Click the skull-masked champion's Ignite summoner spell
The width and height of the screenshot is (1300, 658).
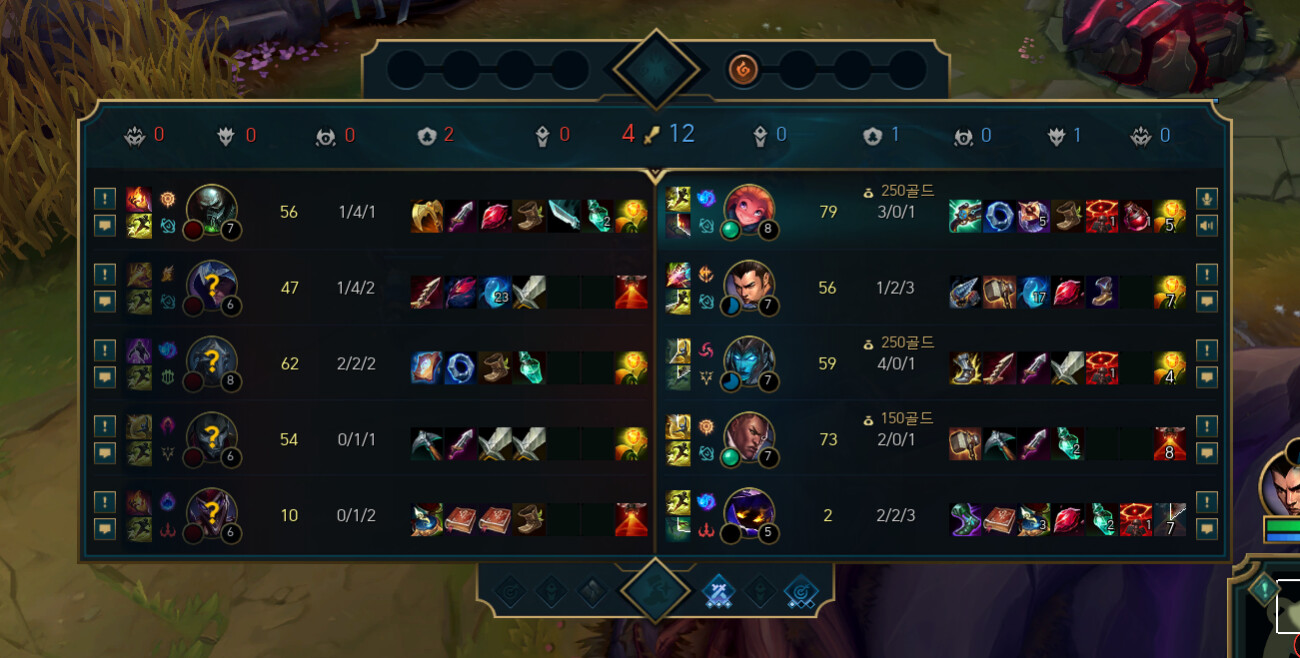(138, 199)
